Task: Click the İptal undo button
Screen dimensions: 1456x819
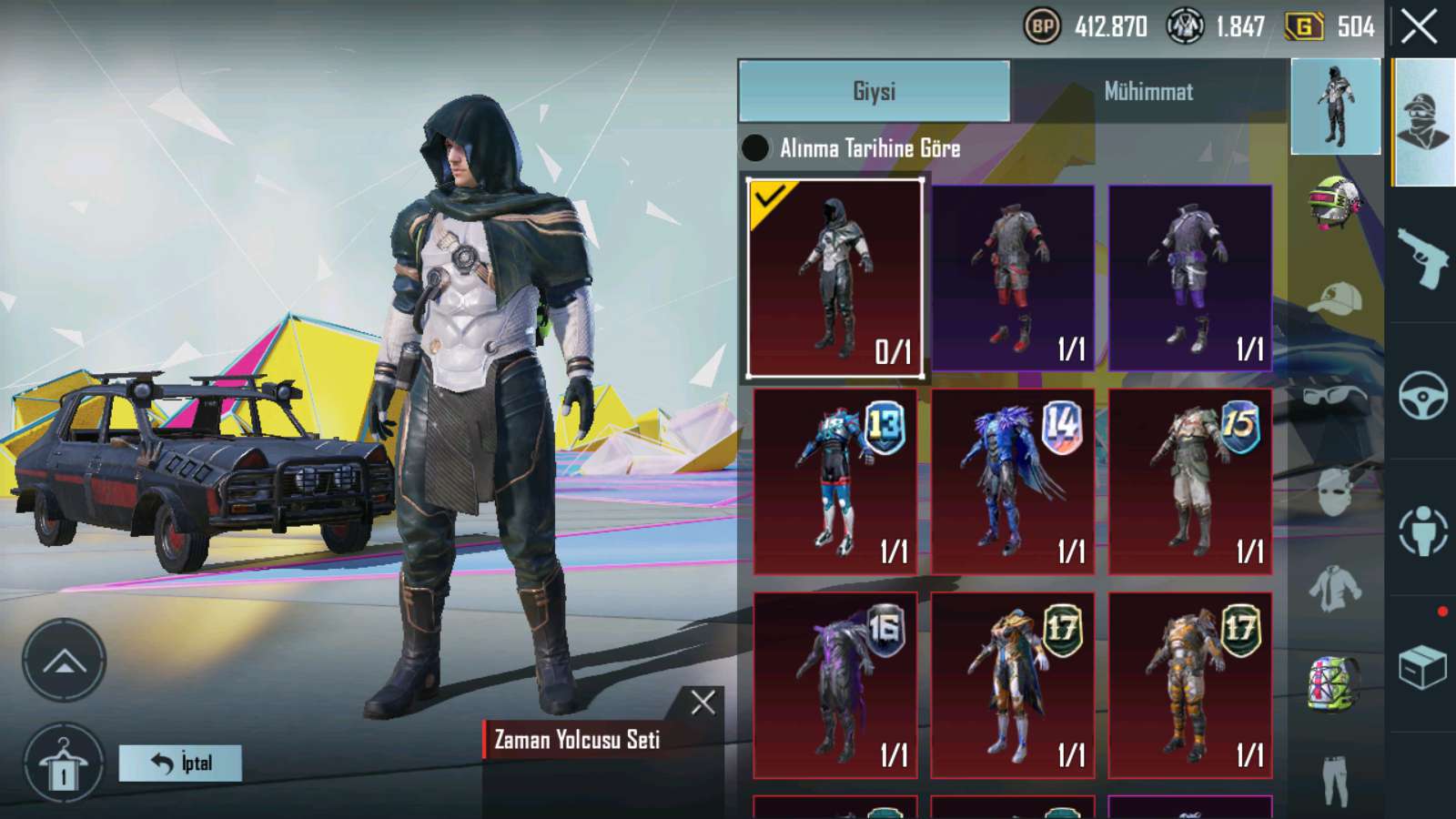Action: coord(180,763)
